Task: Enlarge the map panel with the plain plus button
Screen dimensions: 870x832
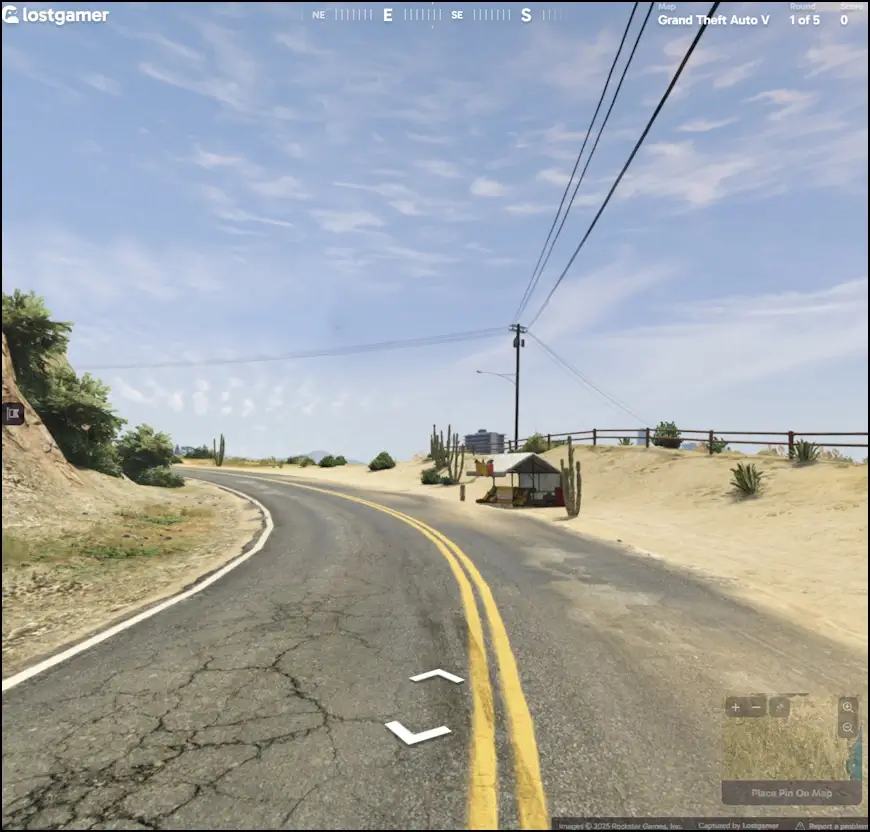Action: pyautogui.click(x=735, y=707)
